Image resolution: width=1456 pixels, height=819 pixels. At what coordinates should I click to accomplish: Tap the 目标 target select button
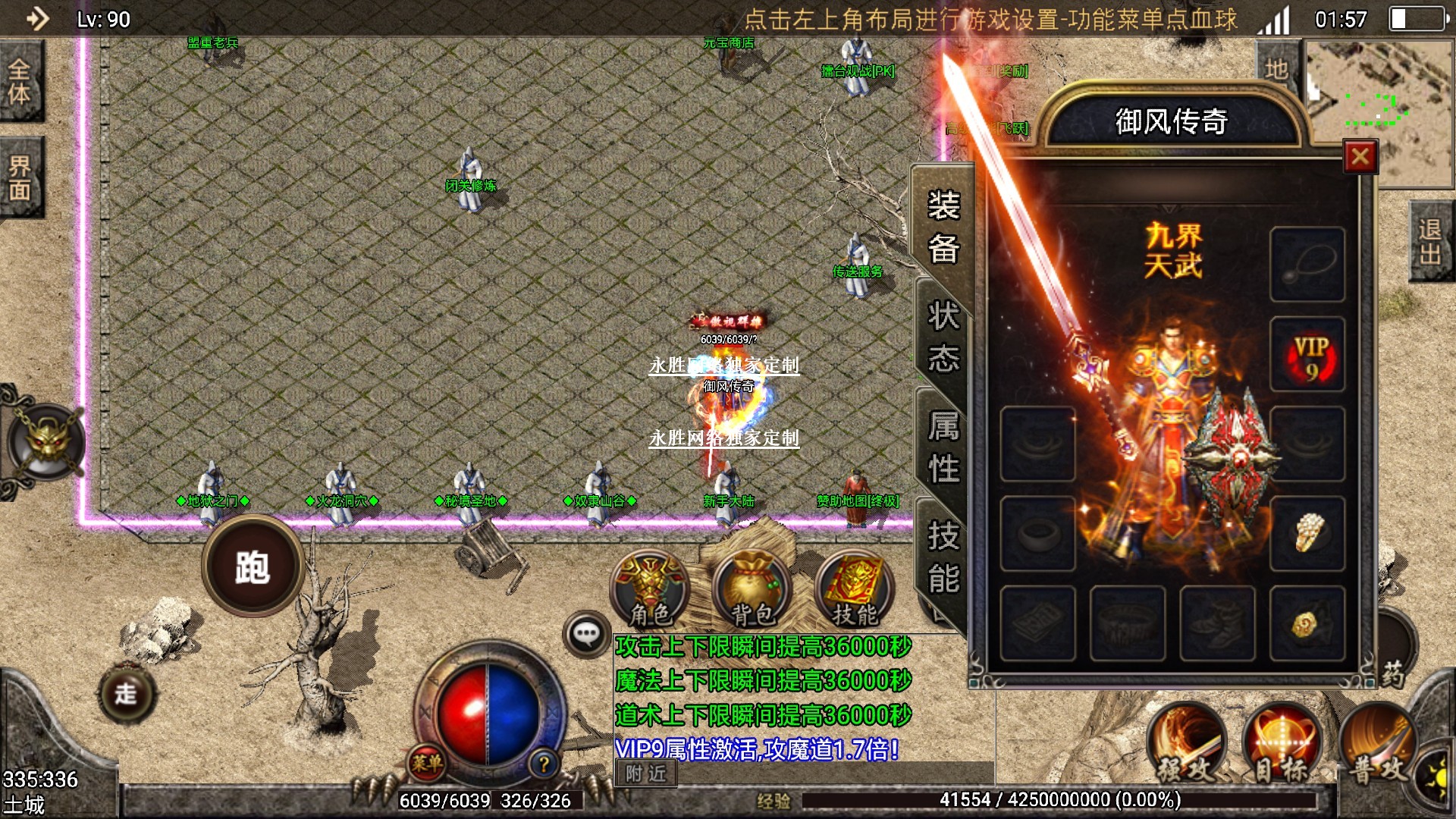tap(1282, 746)
